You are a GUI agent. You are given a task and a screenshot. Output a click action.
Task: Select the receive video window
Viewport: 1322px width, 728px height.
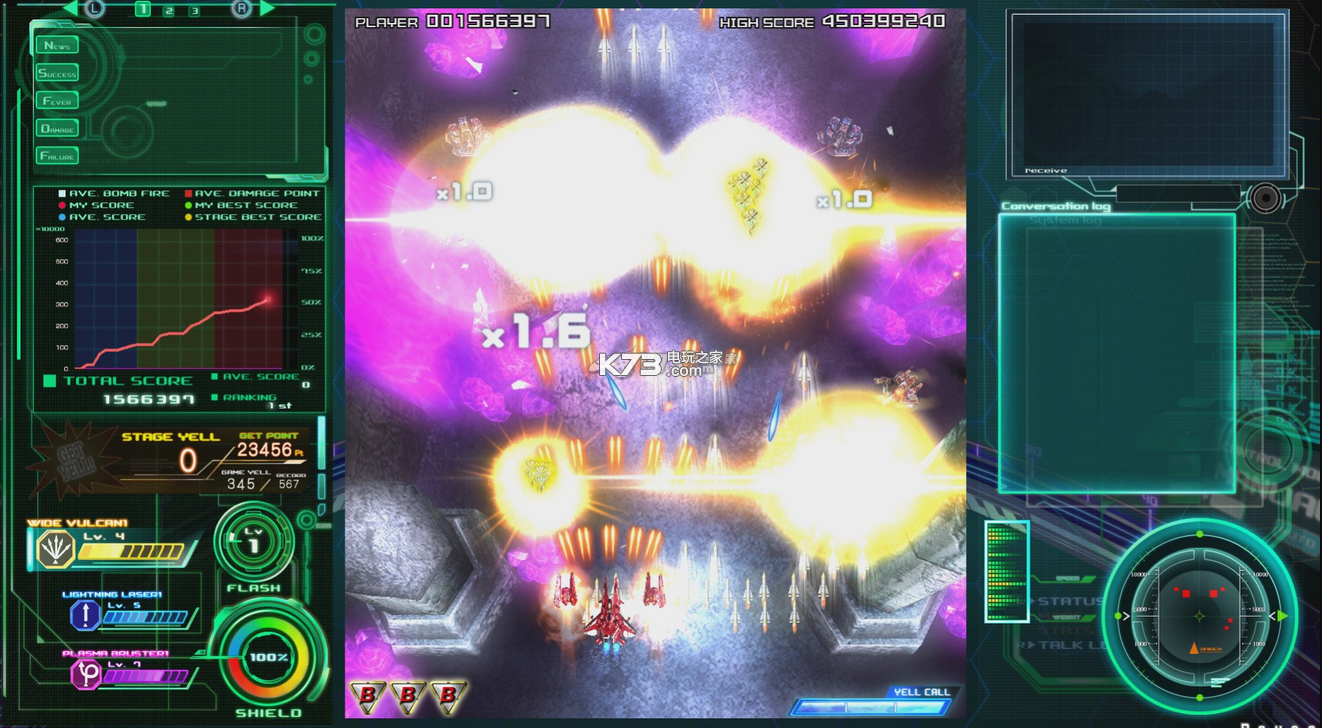click(1146, 92)
